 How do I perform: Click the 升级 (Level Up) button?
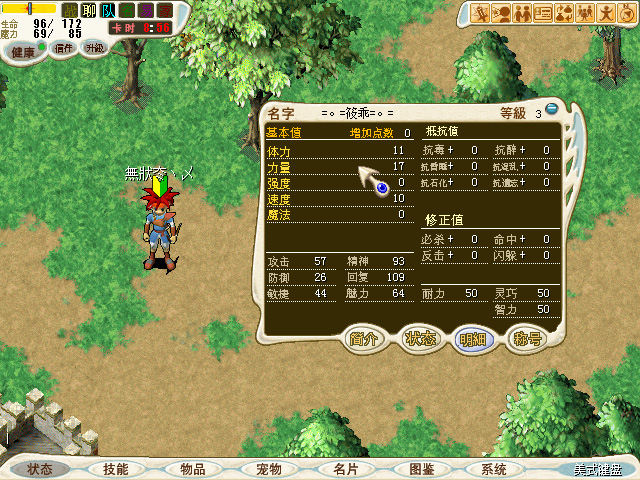coord(94,48)
